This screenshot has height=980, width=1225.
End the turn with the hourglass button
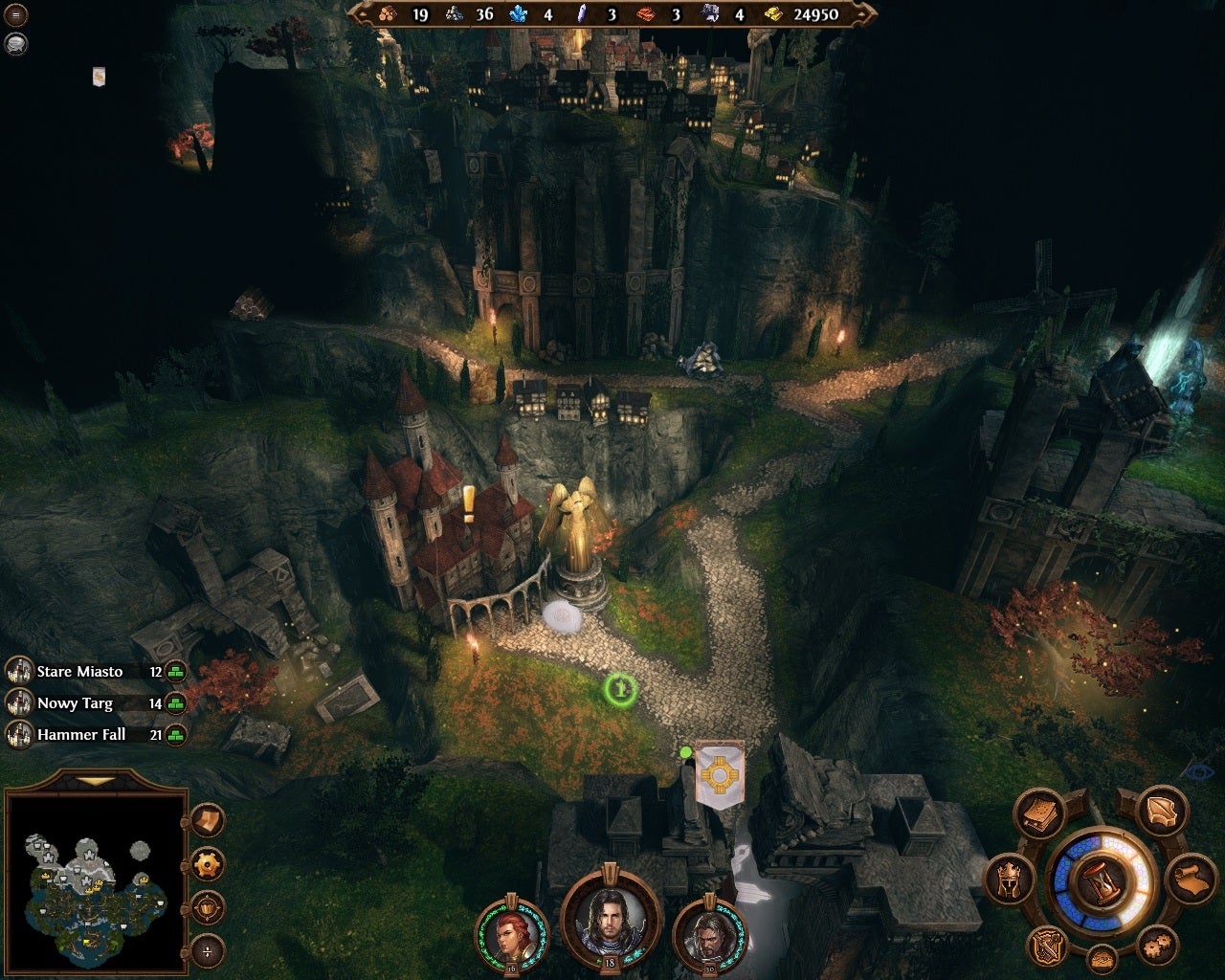[1101, 879]
